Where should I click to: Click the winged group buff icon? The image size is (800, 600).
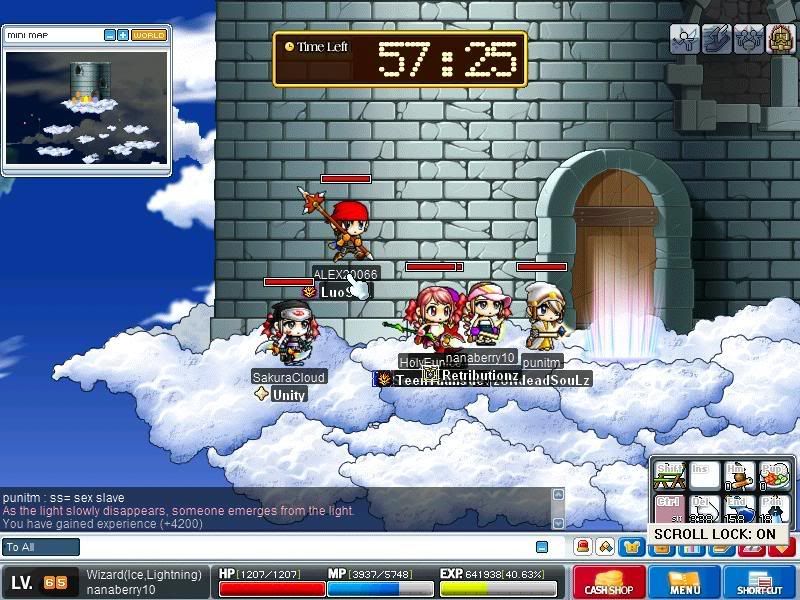[x=748, y=39]
